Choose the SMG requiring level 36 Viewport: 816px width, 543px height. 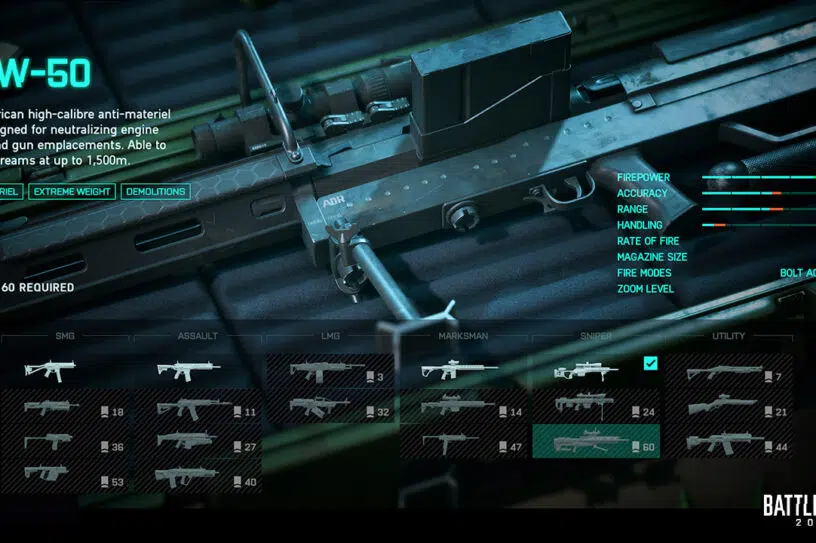66,443
